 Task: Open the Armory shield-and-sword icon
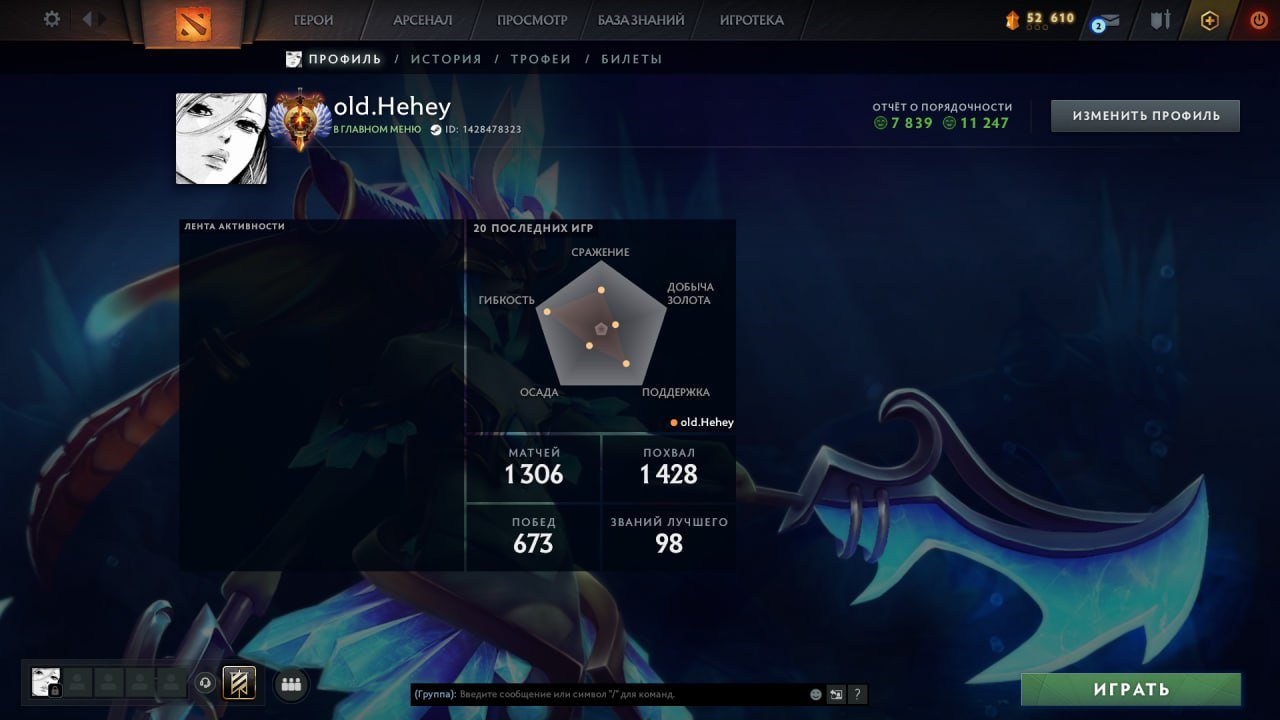coord(1159,19)
